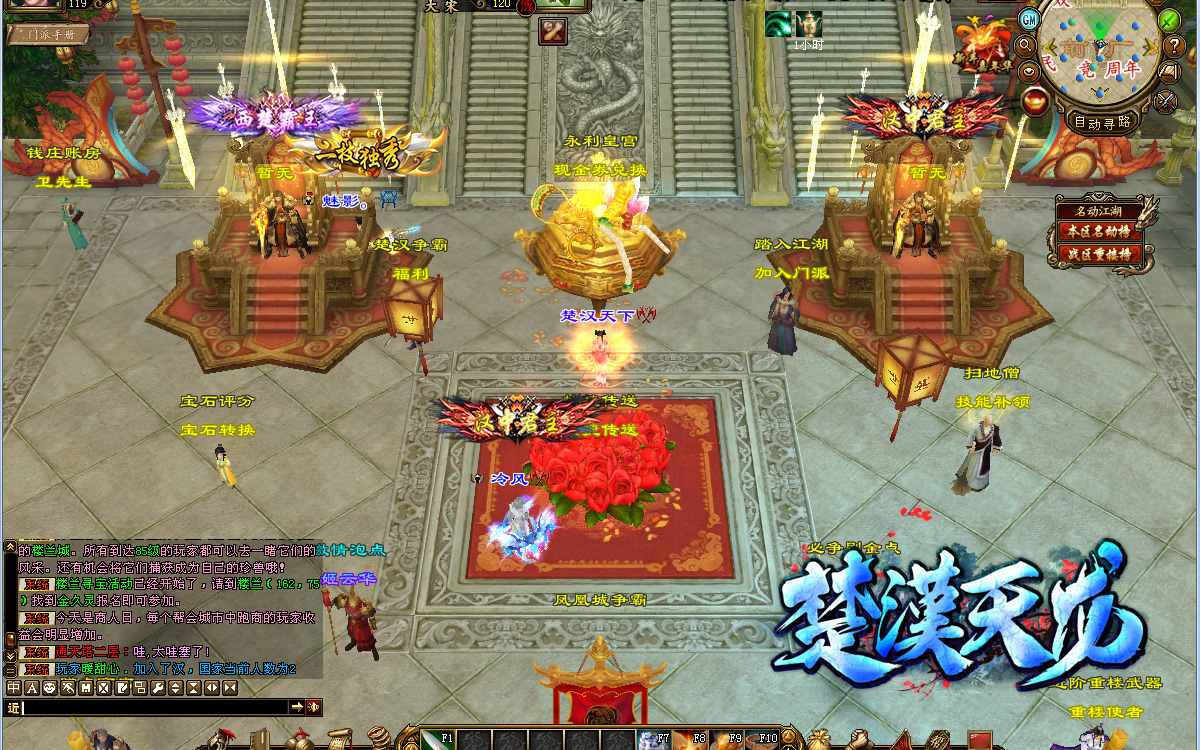The width and height of the screenshot is (1200, 750).
Task: Open the 门派手册 sect handbook
Action: [x=48, y=35]
